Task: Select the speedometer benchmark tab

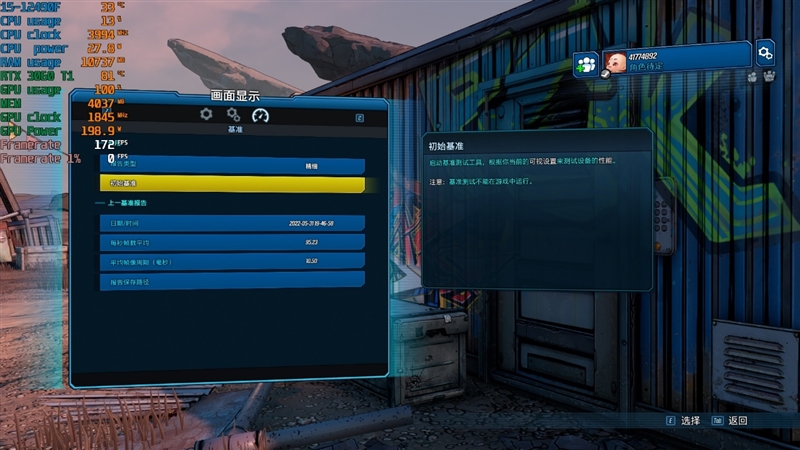Action: click(x=261, y=115)
